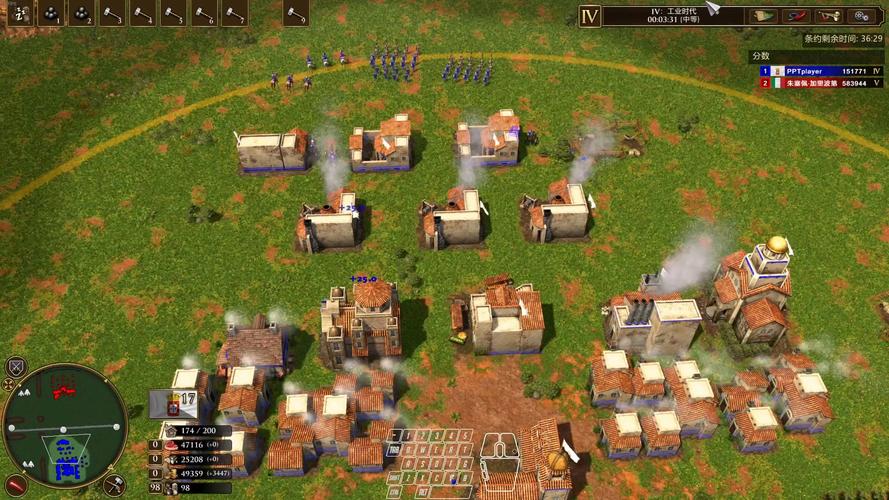Select control group 1 with cannonballs
Screen dimensions: 889x500
(50, 14)
